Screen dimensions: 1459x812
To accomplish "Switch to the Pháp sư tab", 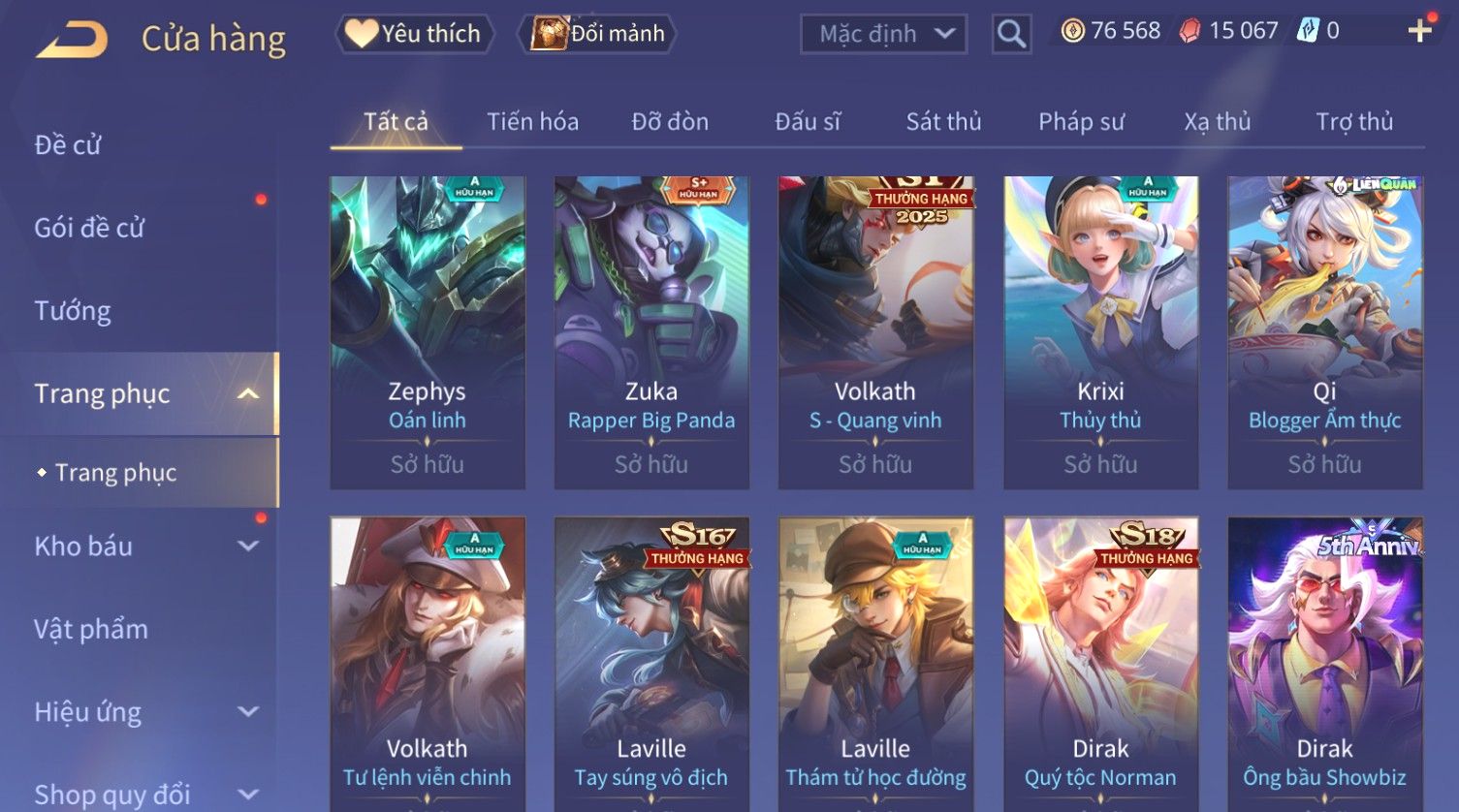I will [x=1081, y=122].
